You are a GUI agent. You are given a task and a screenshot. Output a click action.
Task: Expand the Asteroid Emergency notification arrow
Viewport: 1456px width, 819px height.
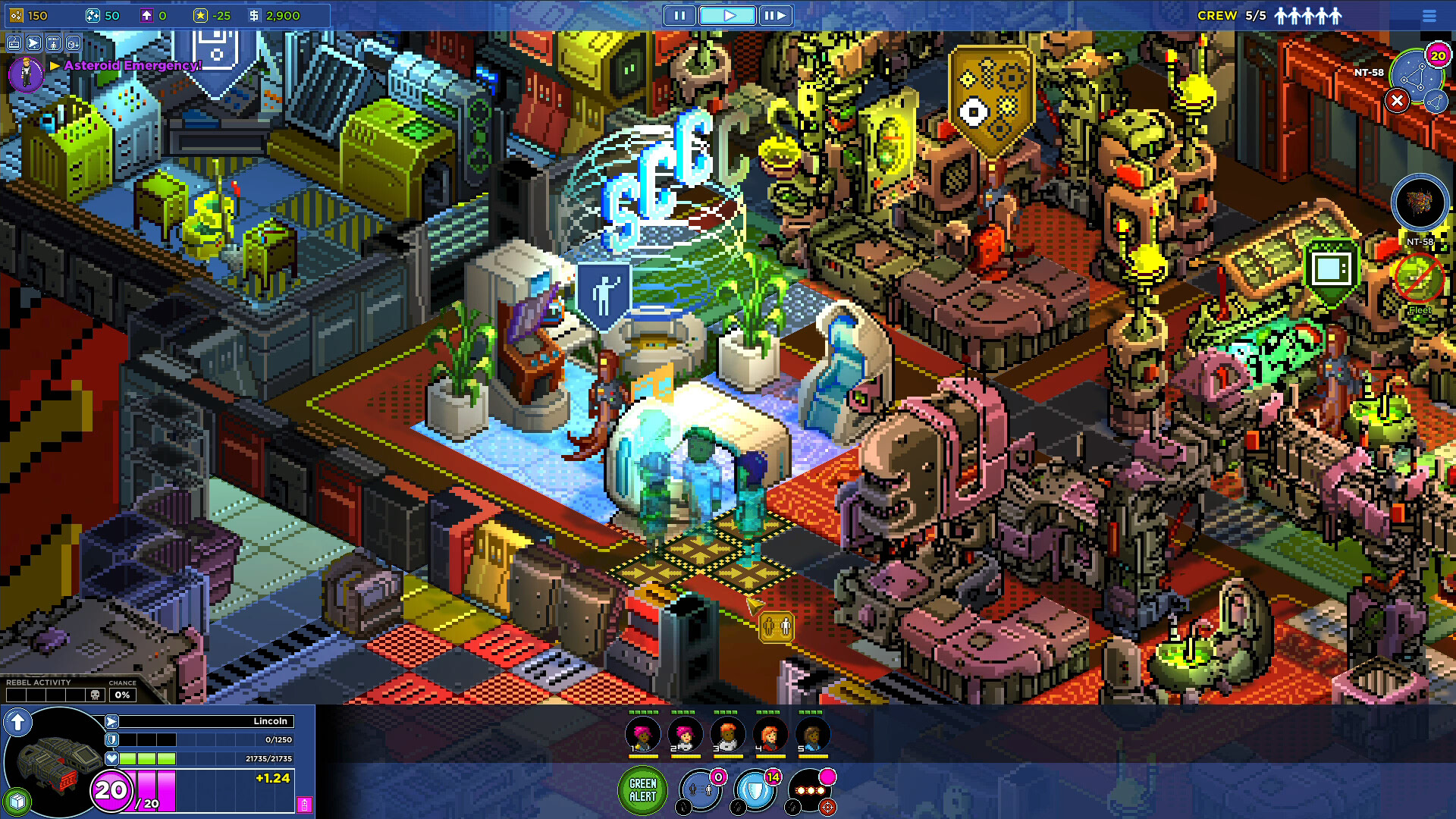click(53, 67)
